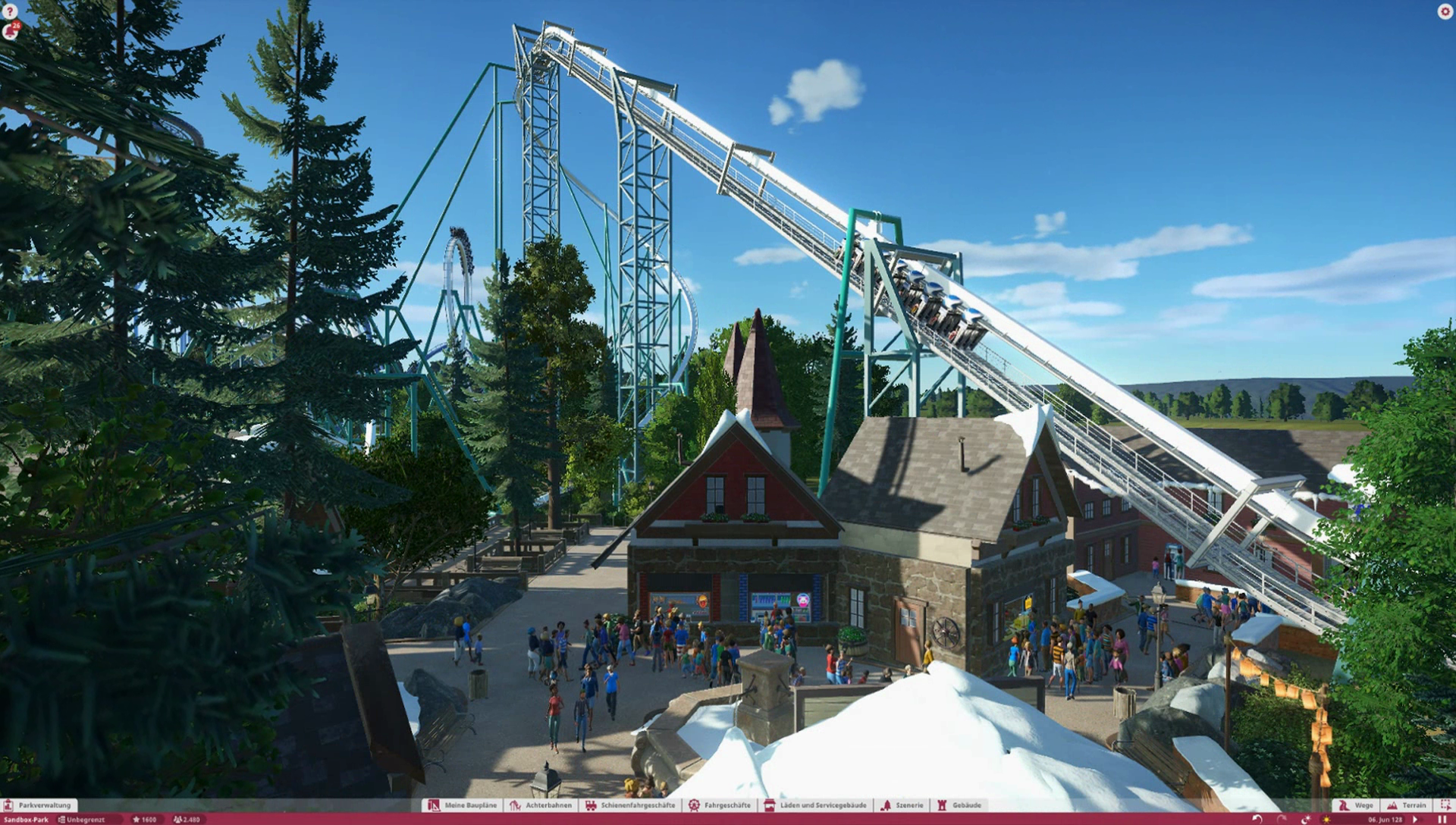Choose the Fahrgeschäfte category

click(720, 805)
